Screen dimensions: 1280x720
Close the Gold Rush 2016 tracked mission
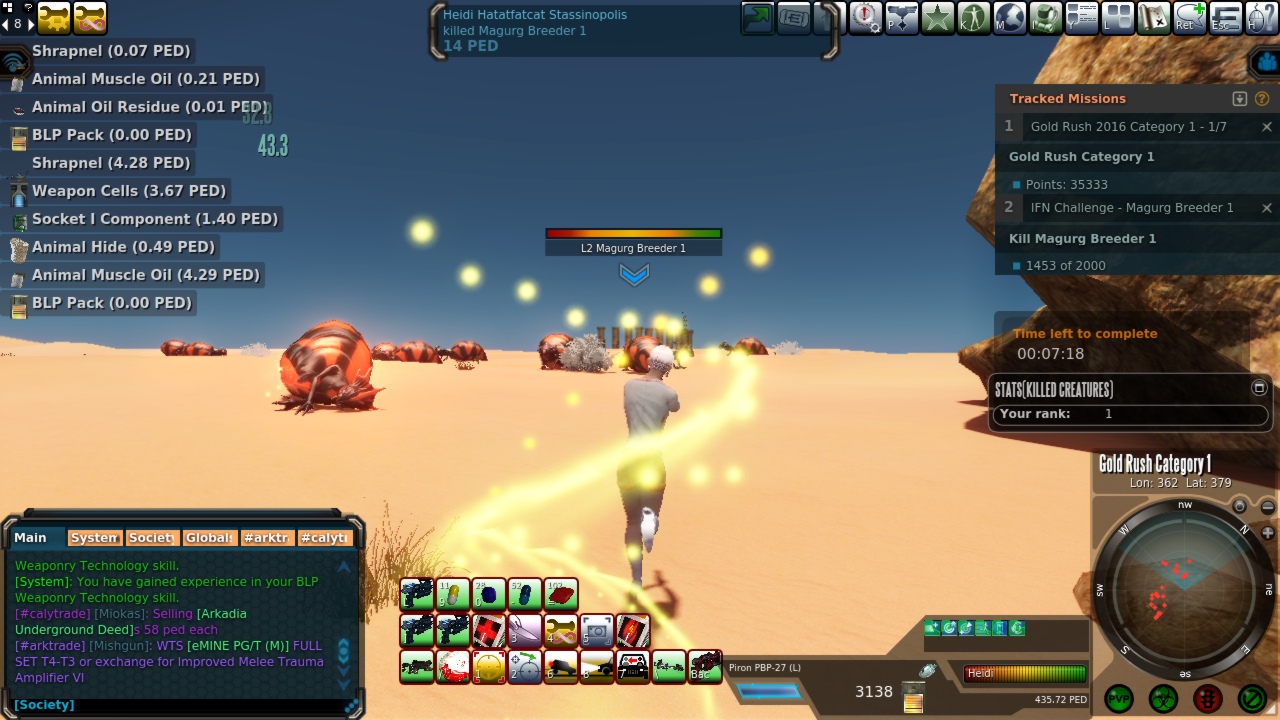(1267, 127)
